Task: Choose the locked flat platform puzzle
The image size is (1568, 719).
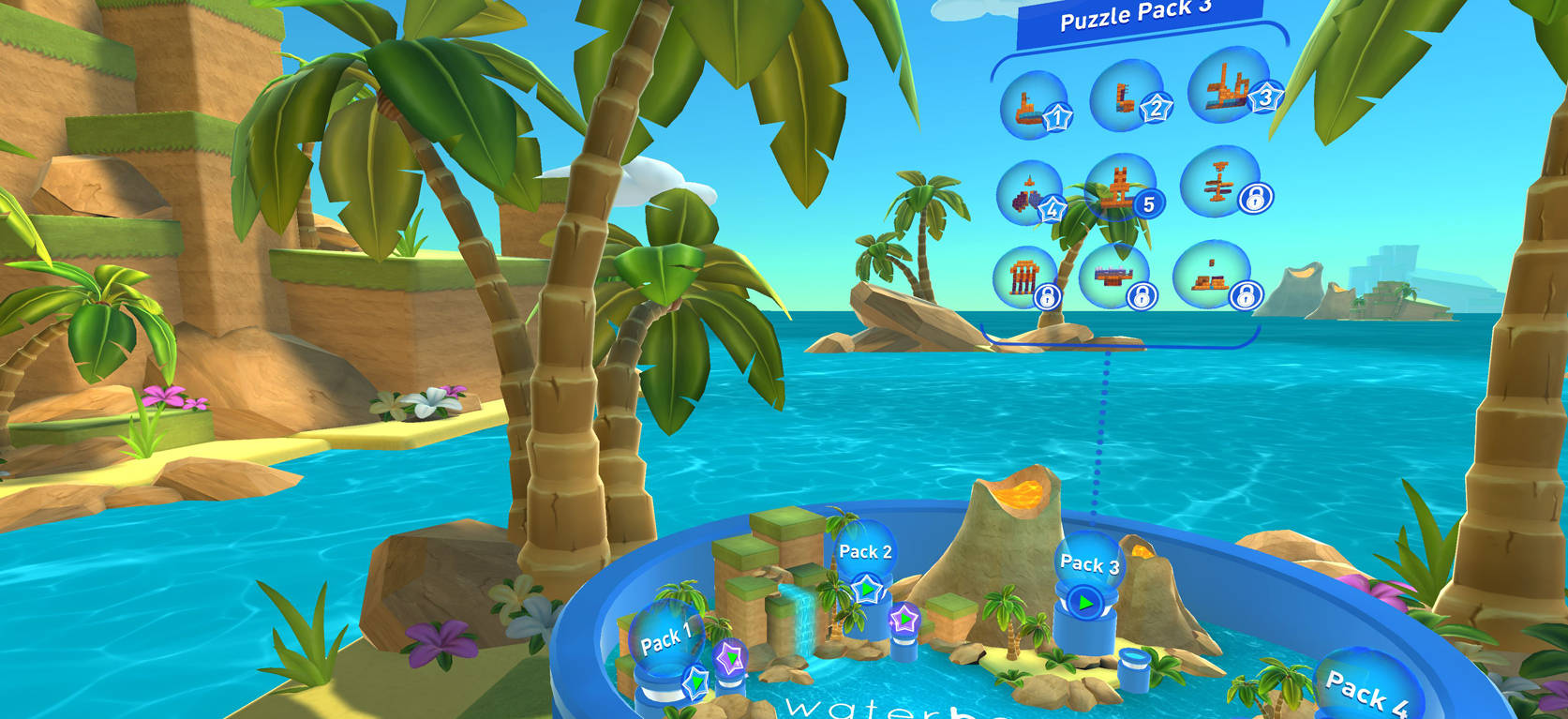Action: pos(1114,276)
